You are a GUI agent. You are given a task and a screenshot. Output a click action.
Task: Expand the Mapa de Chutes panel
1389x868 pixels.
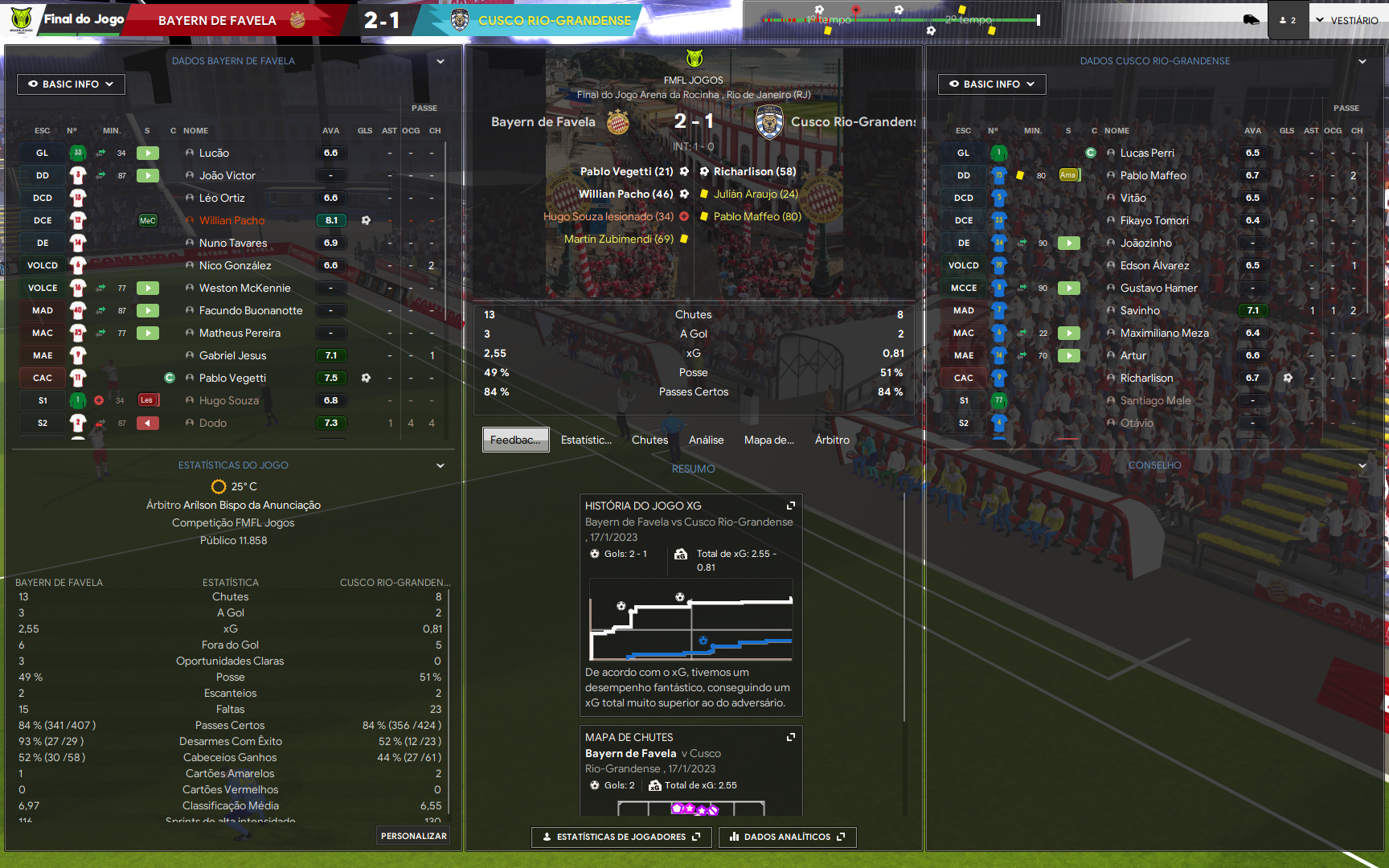[791, 737]
